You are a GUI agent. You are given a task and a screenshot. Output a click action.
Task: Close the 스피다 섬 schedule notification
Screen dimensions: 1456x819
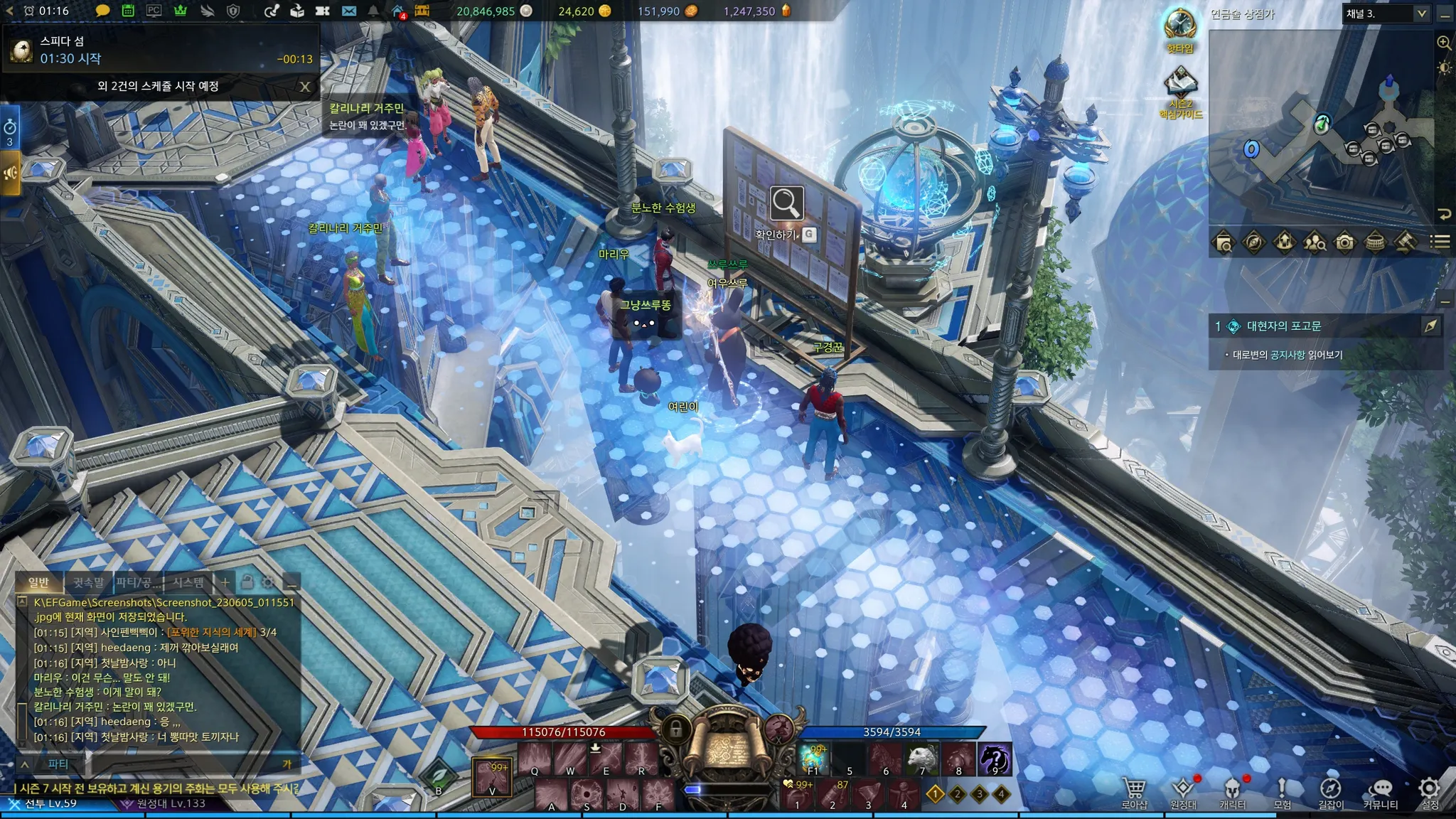tap(305, 87)
